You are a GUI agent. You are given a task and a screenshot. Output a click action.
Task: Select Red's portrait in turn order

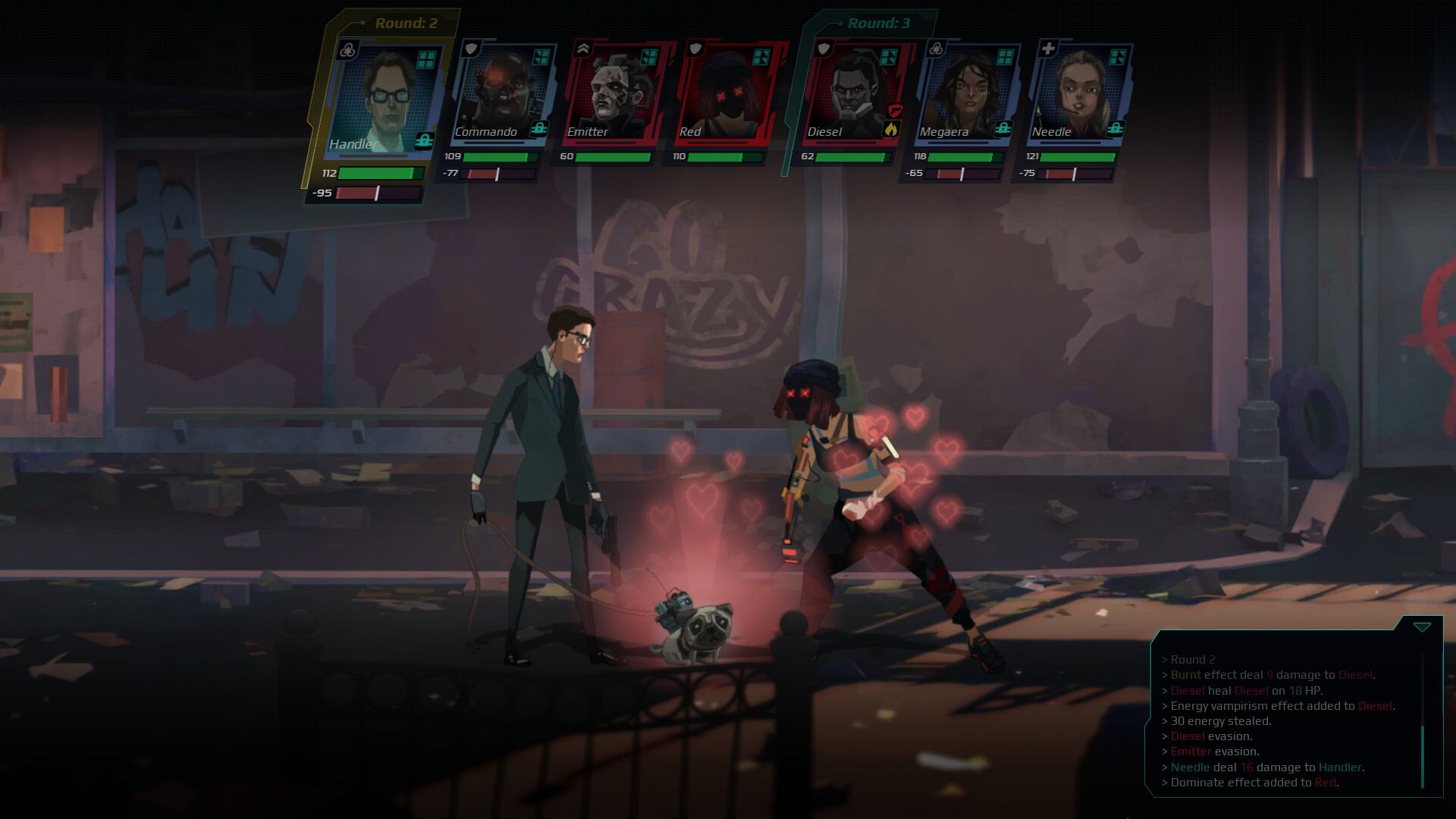coord(725,93)
